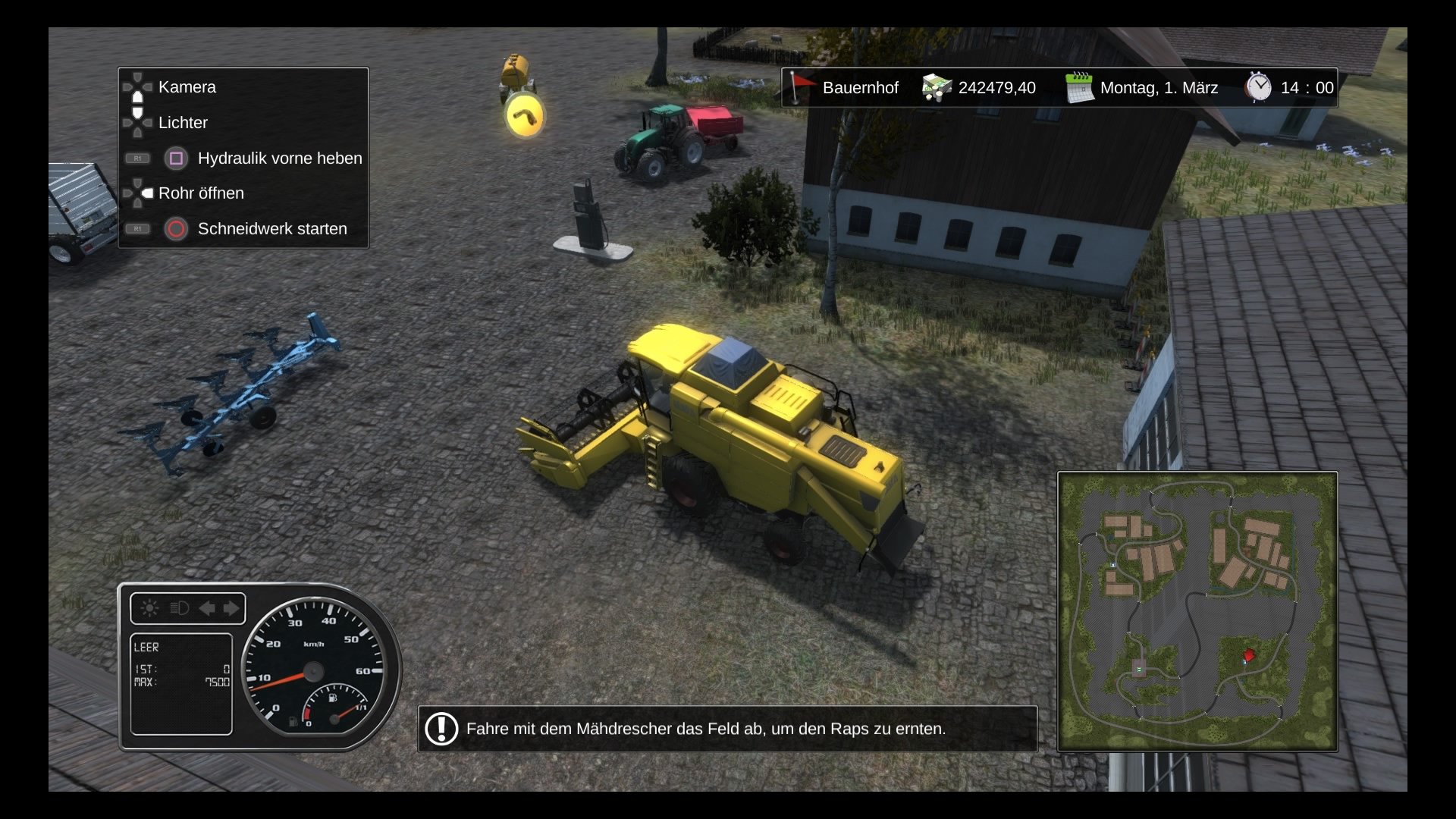This screenshot has width=1456, height=819.
Task: Select the red field marker on minimap
Action: click(x=1248, y=654)
